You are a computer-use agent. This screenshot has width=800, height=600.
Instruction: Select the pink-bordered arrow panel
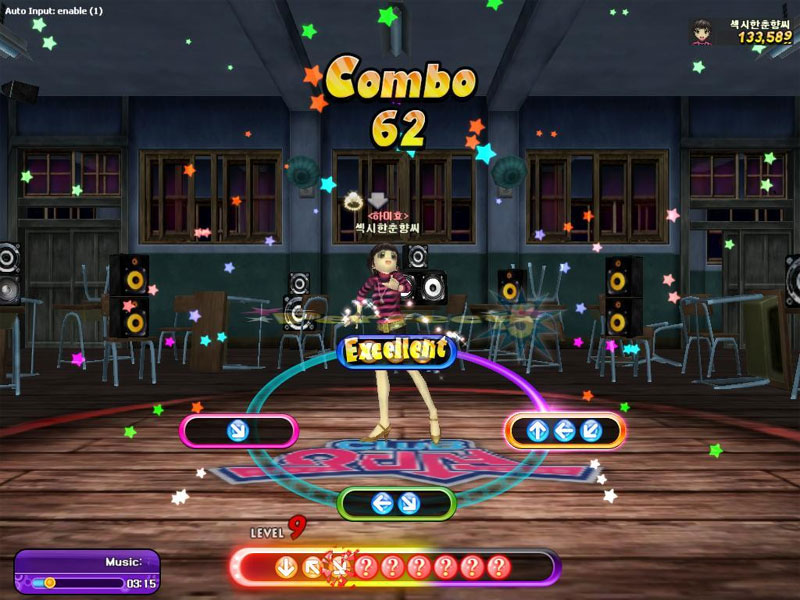click(239, 431)
